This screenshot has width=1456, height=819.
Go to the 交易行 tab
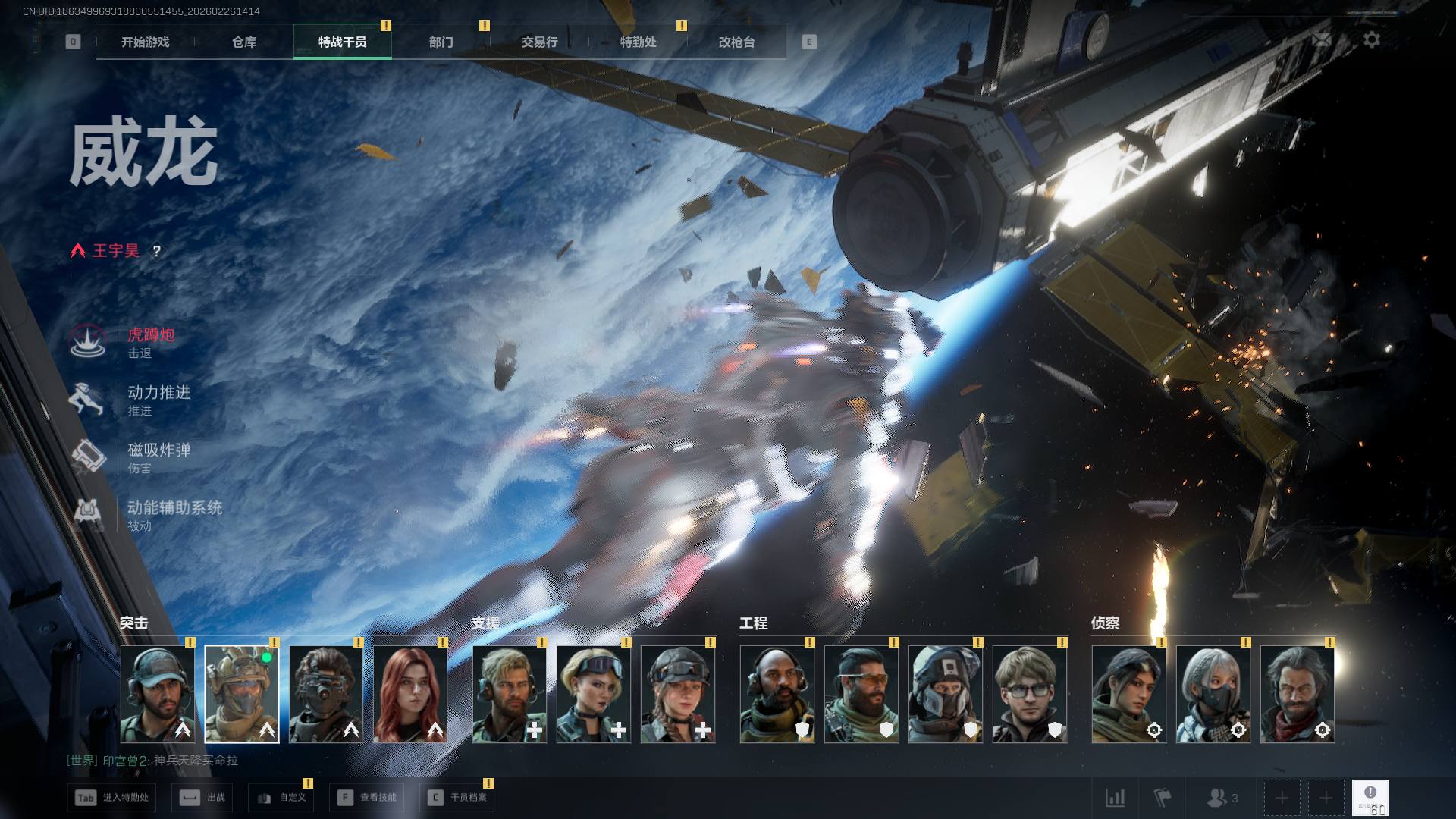click(x=539, y=42)
